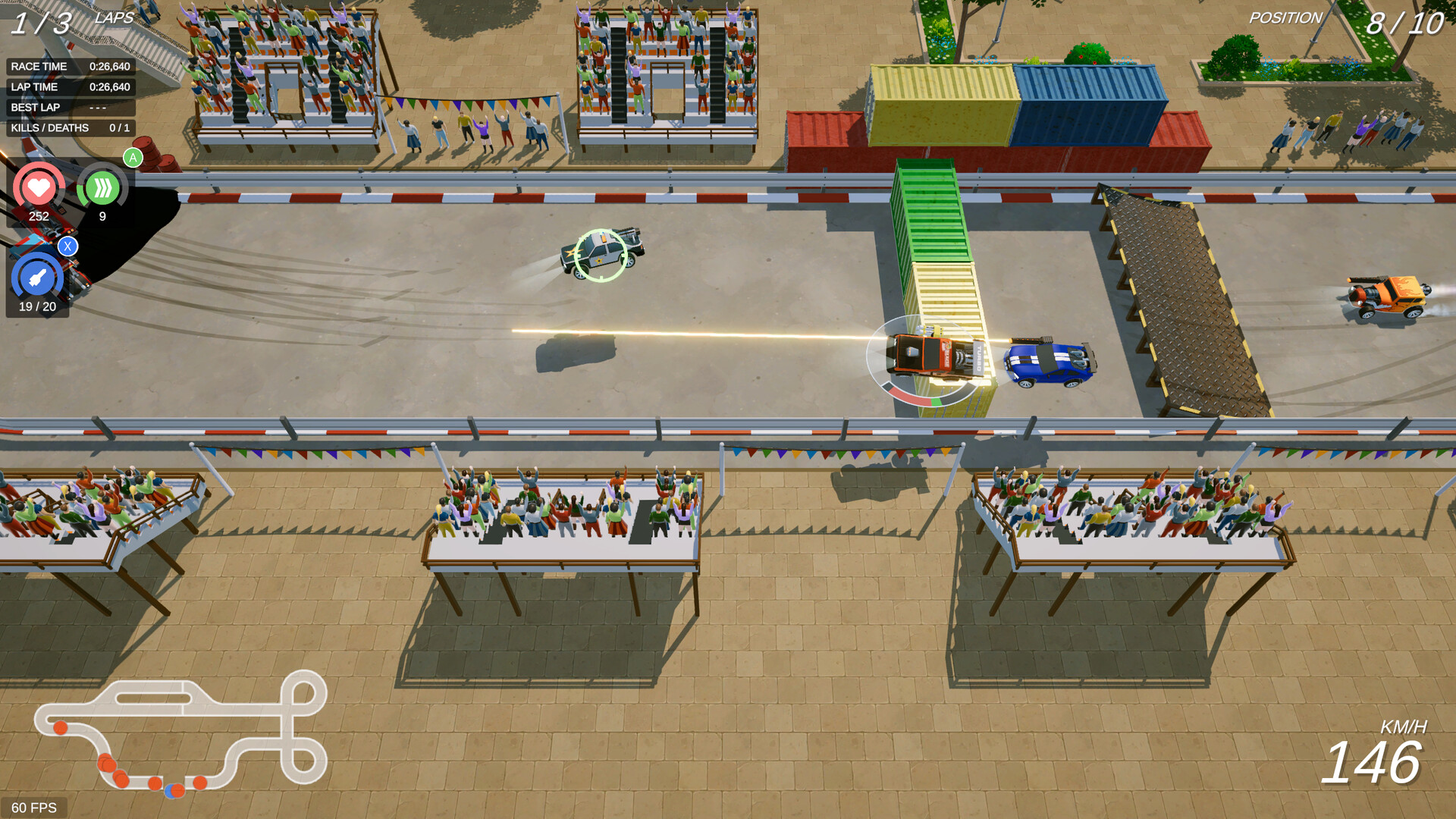
Task: Click the green boost chevrons icon
Action: click(x=102, y=189)
